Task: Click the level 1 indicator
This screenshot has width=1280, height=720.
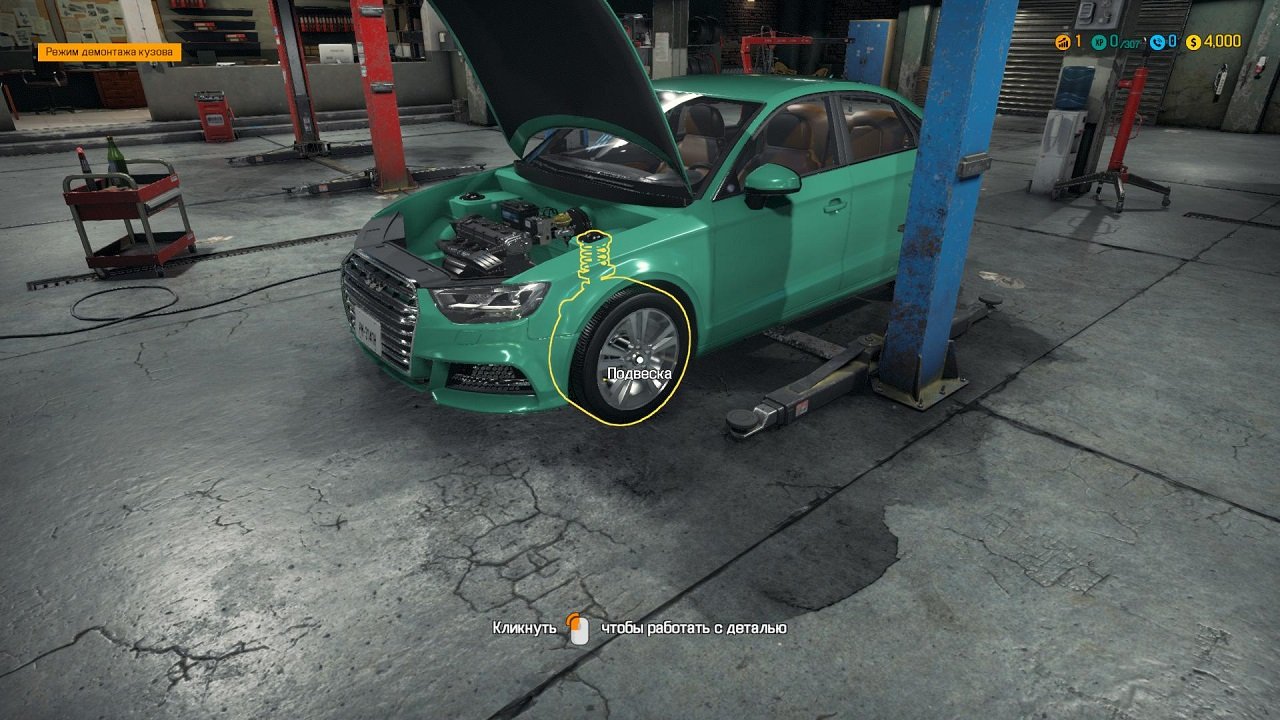Action: [1077, 42]
